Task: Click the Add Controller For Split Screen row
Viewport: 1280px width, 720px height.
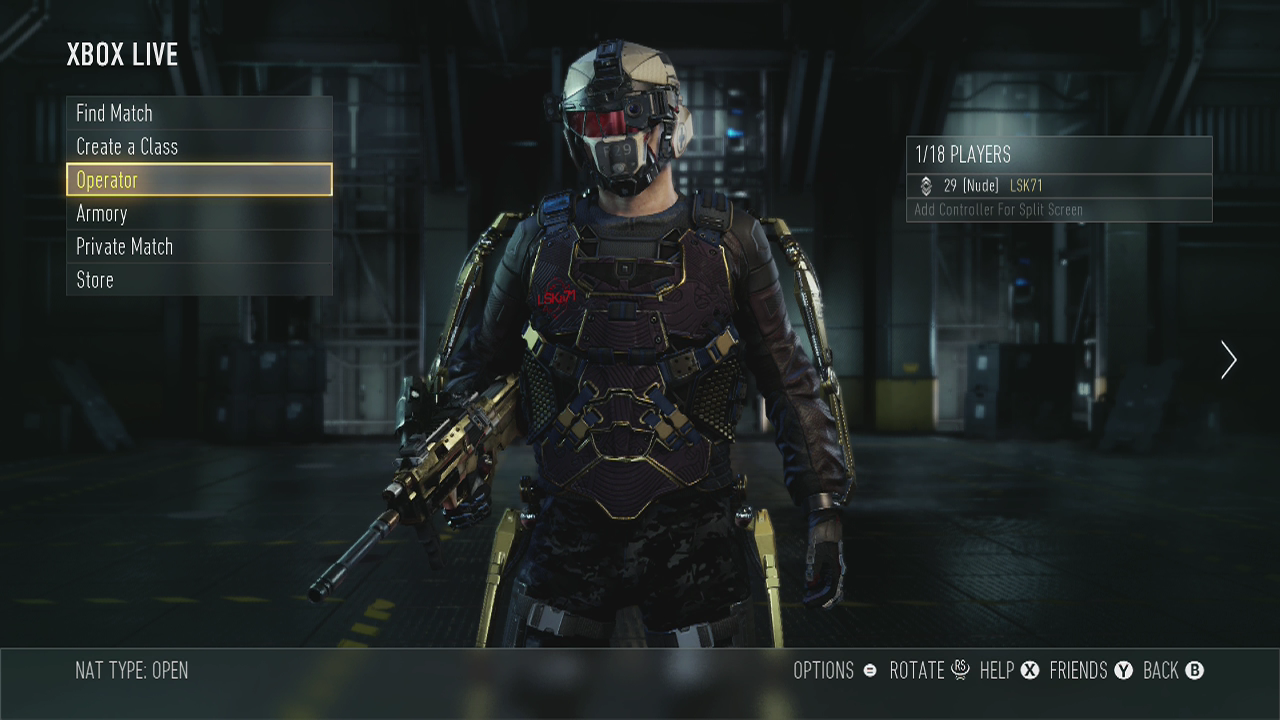Action: pyautogui.click(x=1058, y=210)
